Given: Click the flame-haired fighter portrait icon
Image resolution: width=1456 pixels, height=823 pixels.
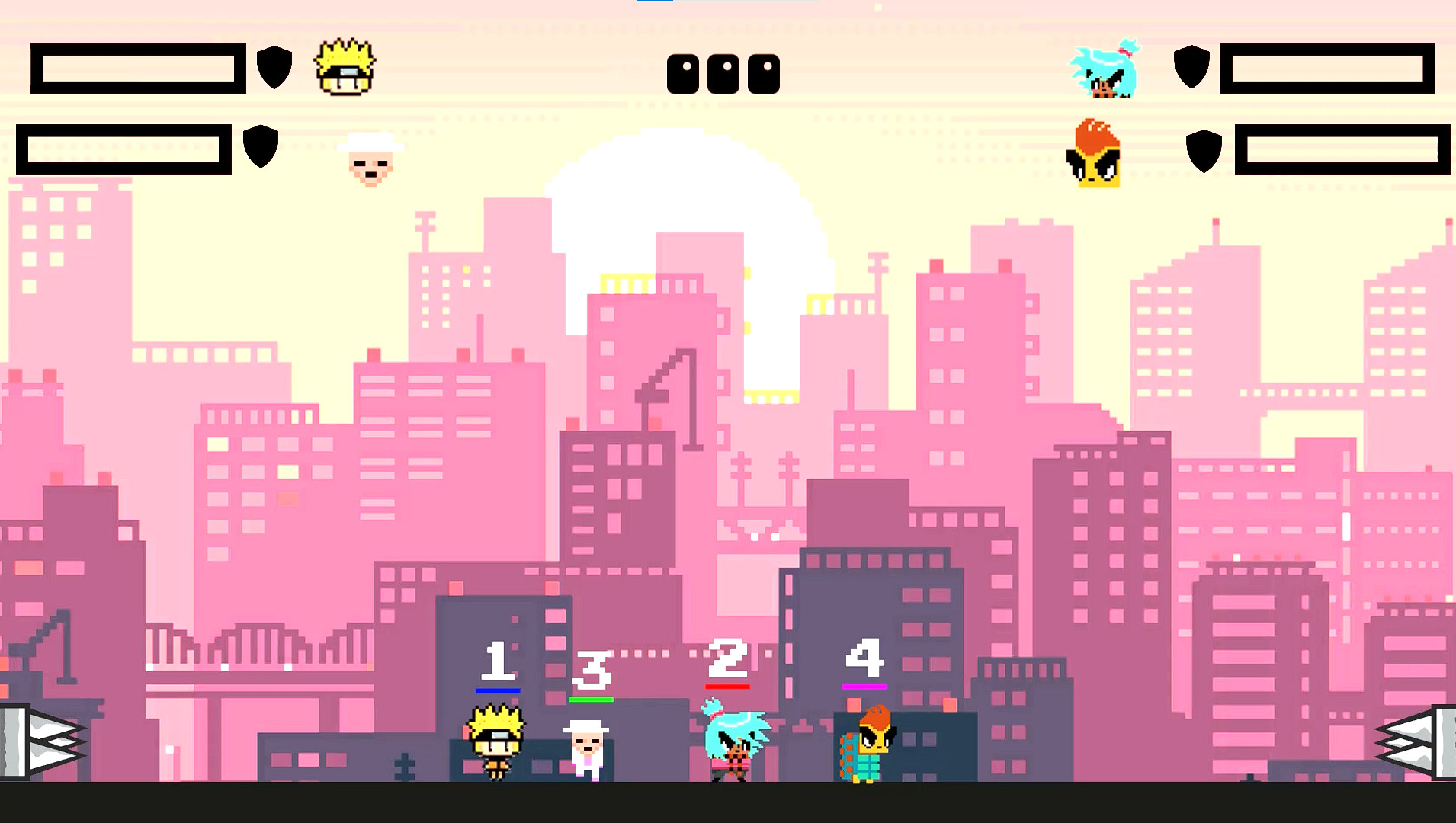Looking at the screenshot, I should click(1094, 152).
